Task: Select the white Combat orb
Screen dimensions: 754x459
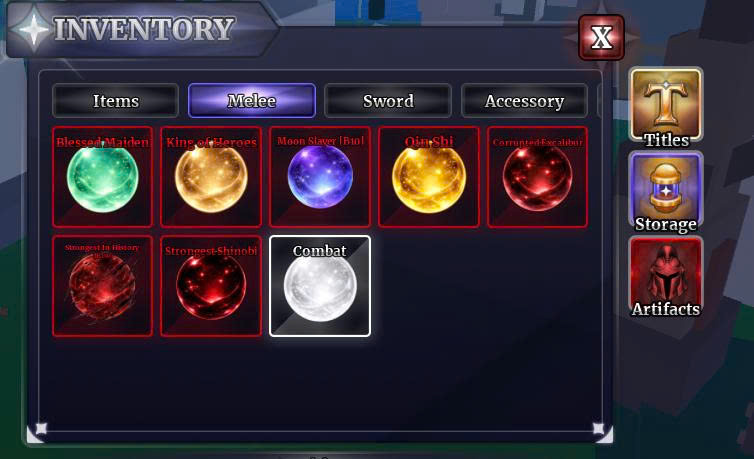Action: point(320,286)
